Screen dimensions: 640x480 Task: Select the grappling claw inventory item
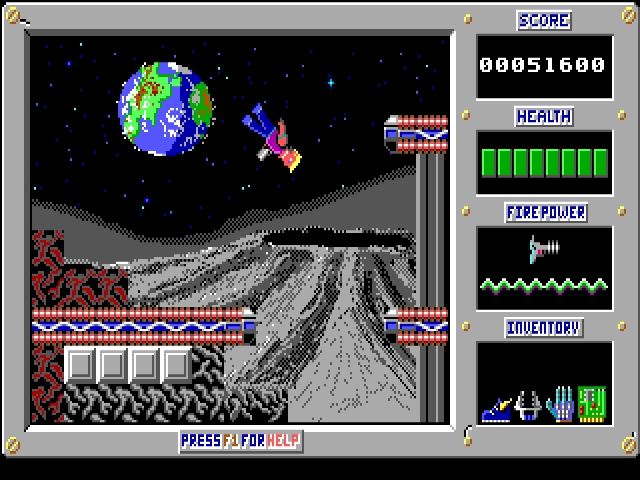point(529,403)
